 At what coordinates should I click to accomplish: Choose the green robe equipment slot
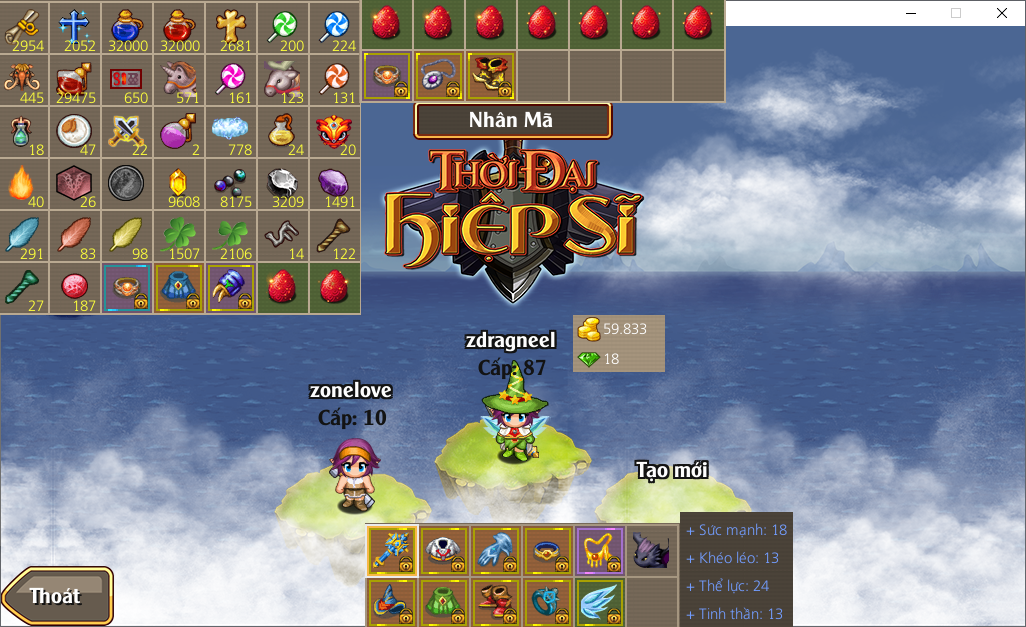click(444, 602)
